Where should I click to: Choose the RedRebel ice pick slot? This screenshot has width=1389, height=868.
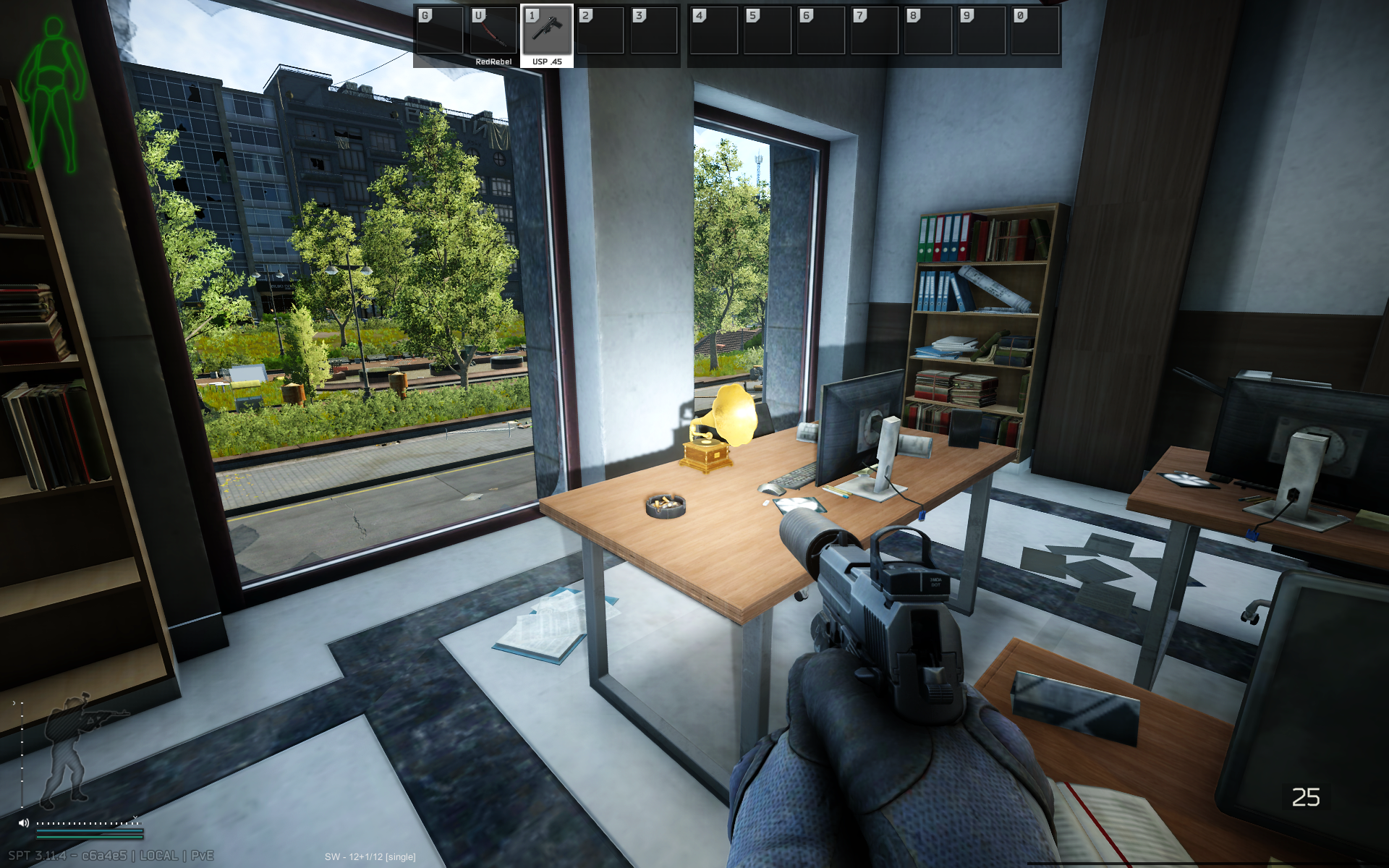coord(493,34)
